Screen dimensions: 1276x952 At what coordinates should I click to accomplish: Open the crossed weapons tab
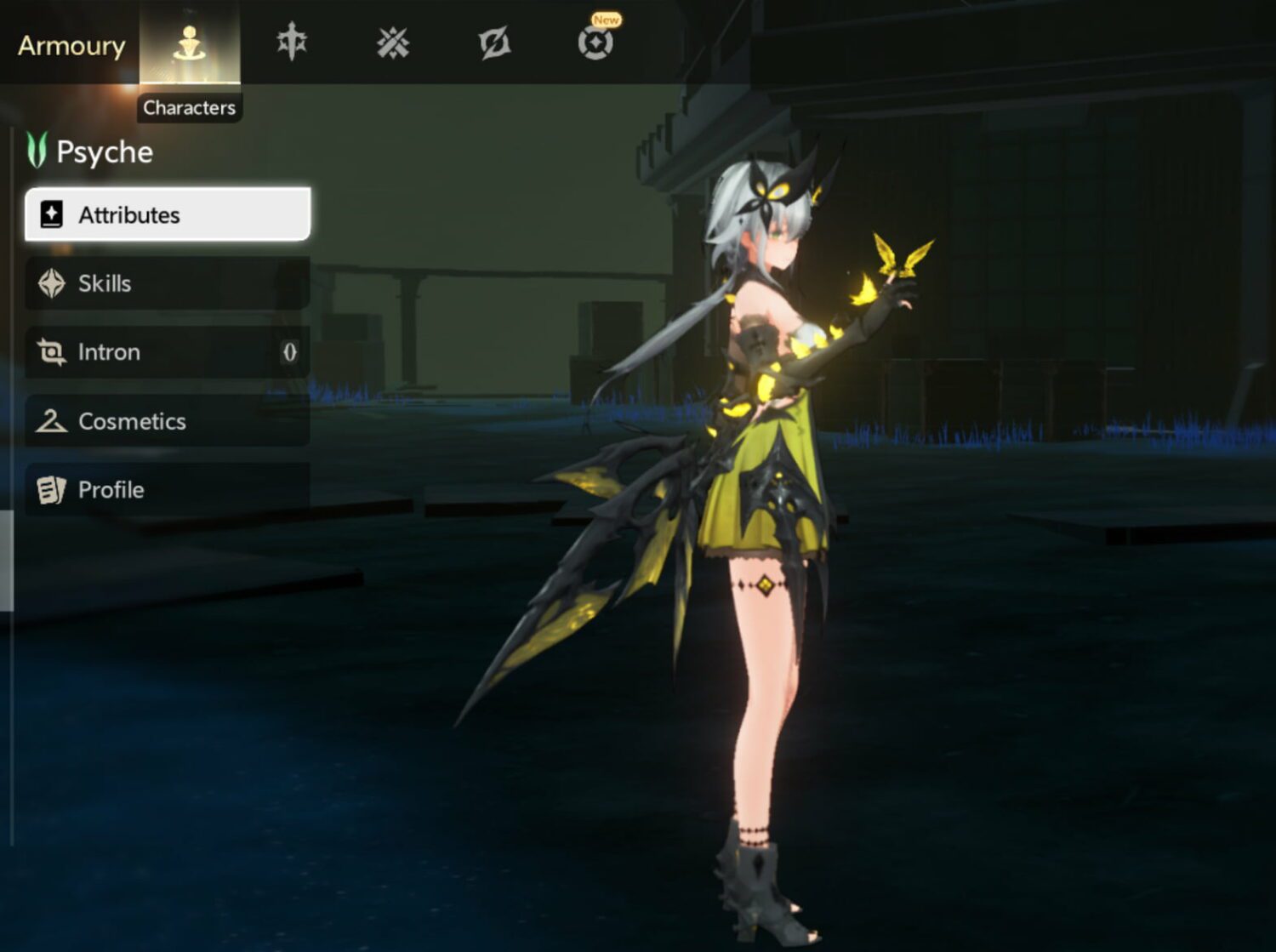click(393, 43)
